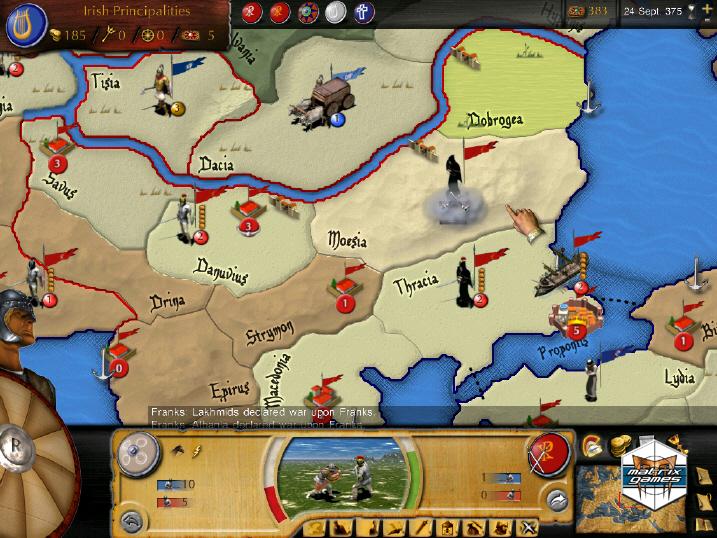Screen dimensions: 717x538
Task: Click the hourglass end-turn icon
Action: coord(690,11)
